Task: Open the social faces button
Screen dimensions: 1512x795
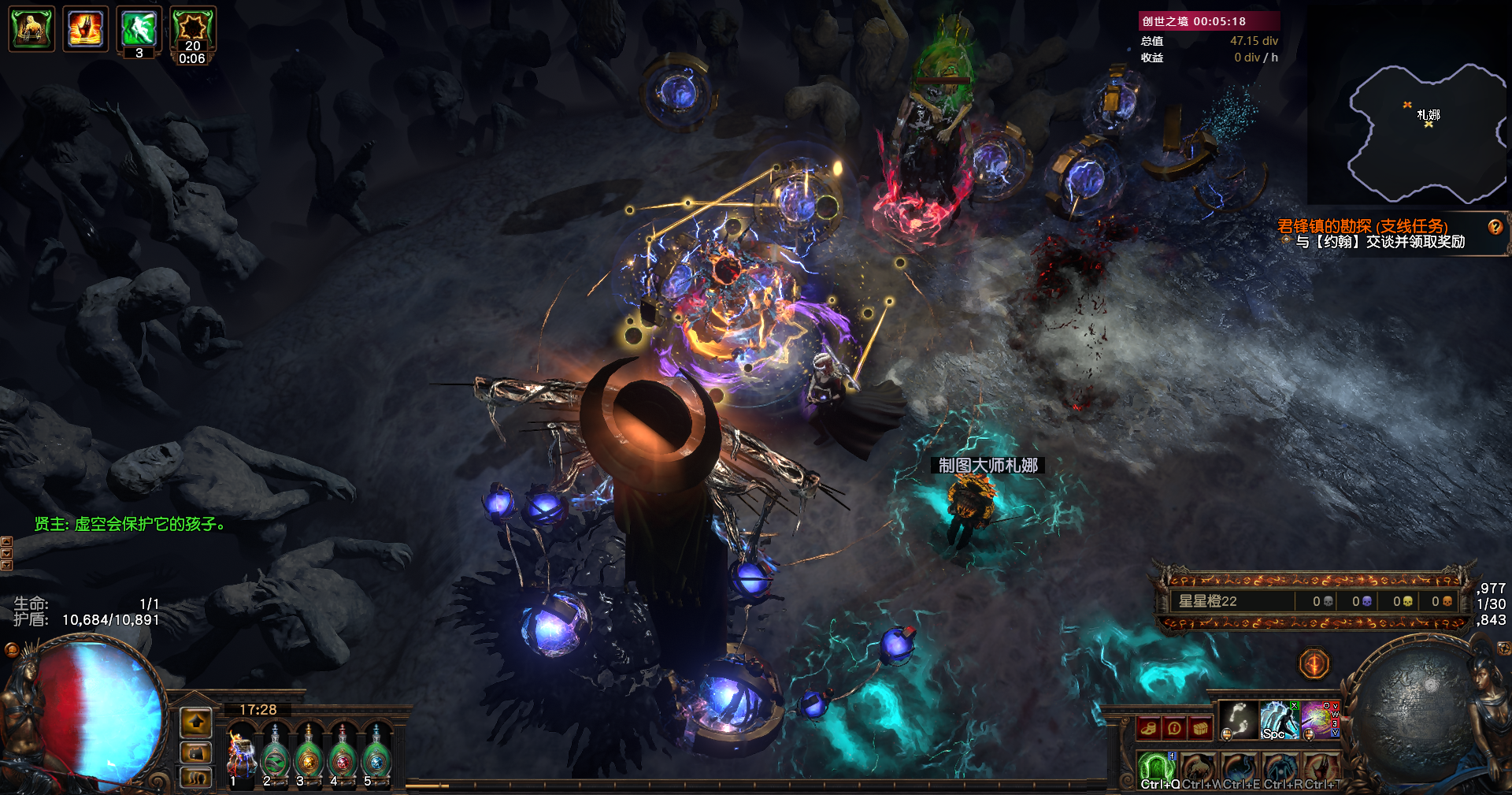Action: click(196, 778)
